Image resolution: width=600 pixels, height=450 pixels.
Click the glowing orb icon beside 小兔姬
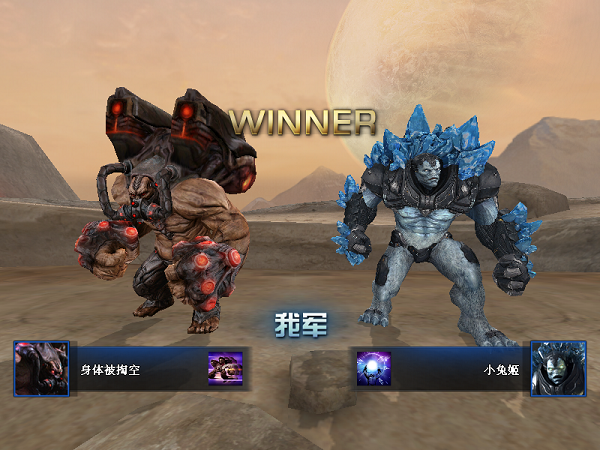point(374,369)
